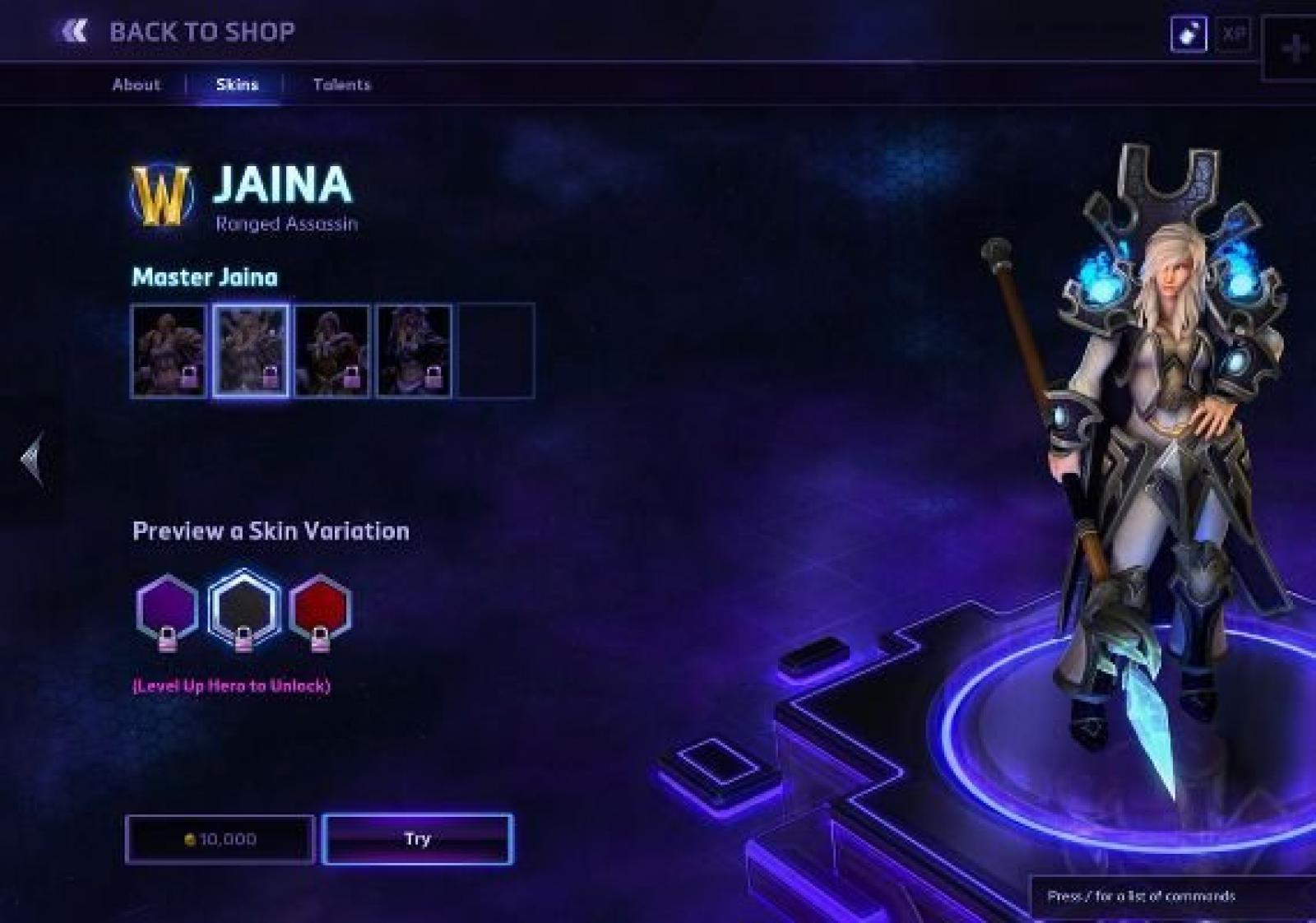Image resolution: width=1316 pixels, height=923 pixels.
Task: Go to the previous hero arrow
Action: pyautogui.click(x=33, y=459)
